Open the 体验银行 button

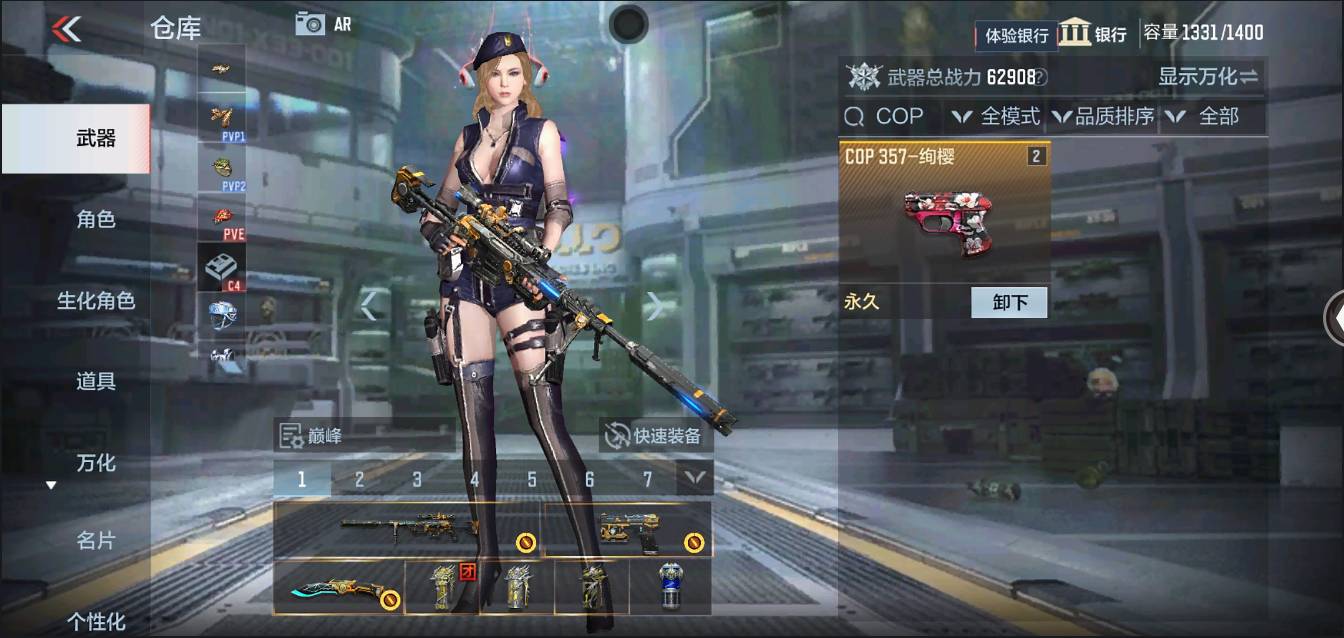pyautogui.click(x=1016, y=35)
